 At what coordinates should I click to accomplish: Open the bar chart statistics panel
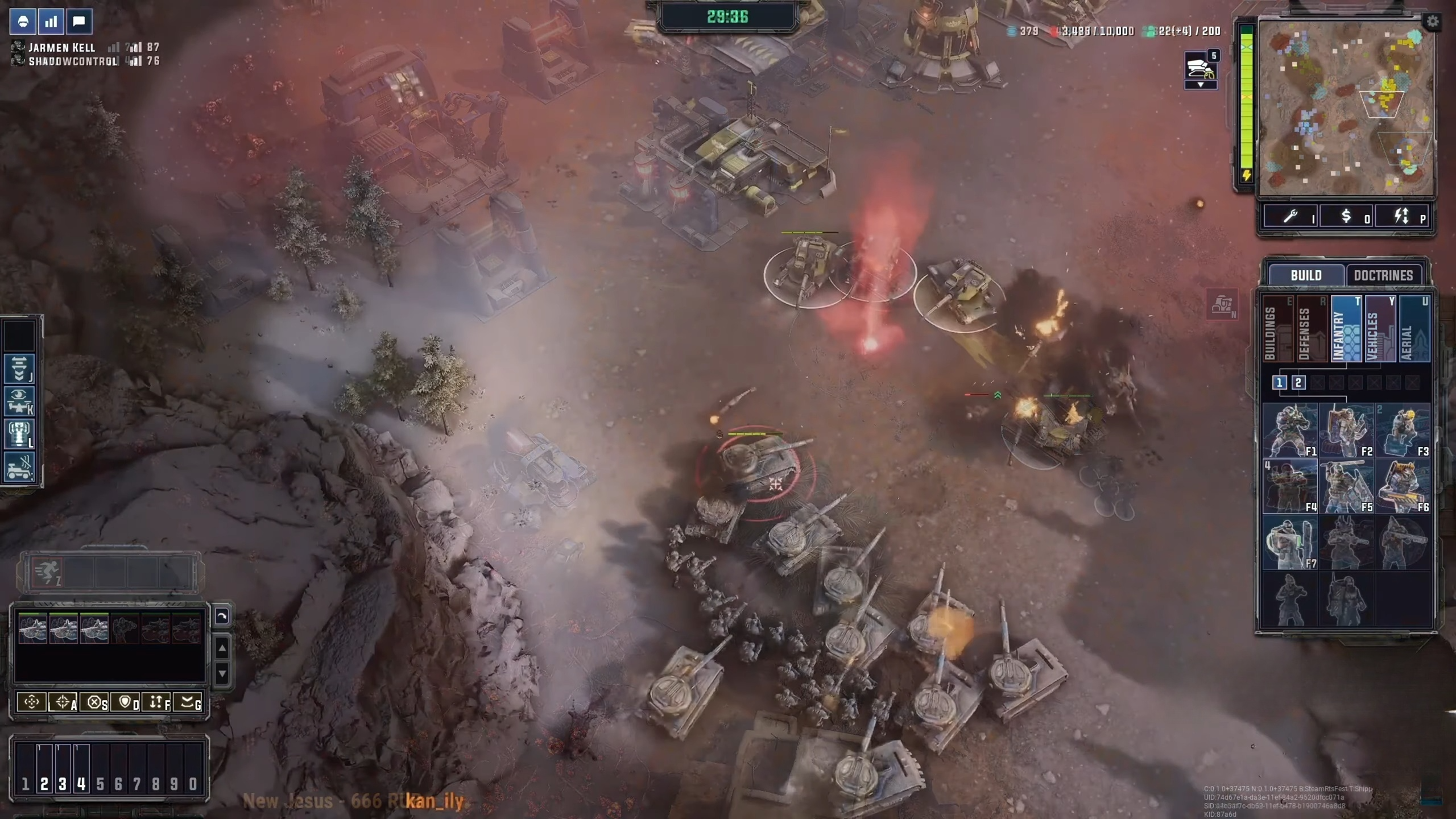[x=51, y=22]
